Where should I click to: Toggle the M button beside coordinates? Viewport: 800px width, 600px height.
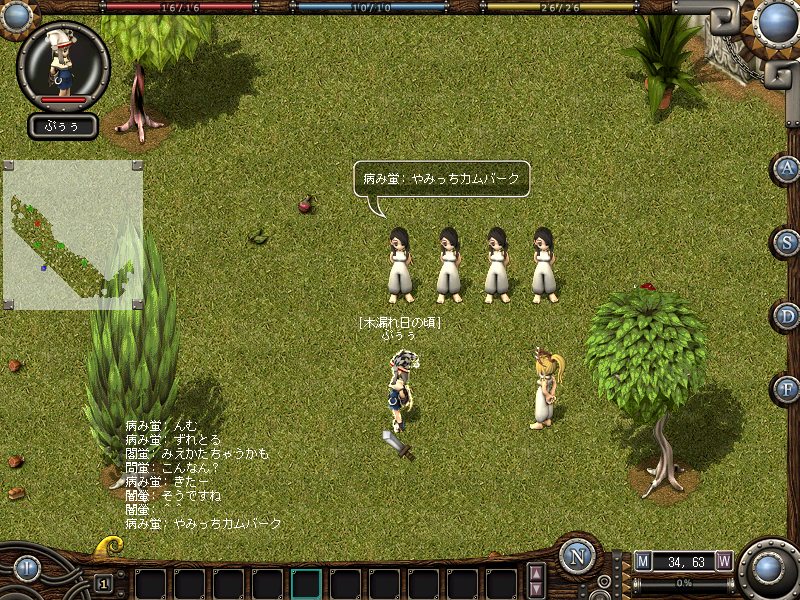[643, 561]
